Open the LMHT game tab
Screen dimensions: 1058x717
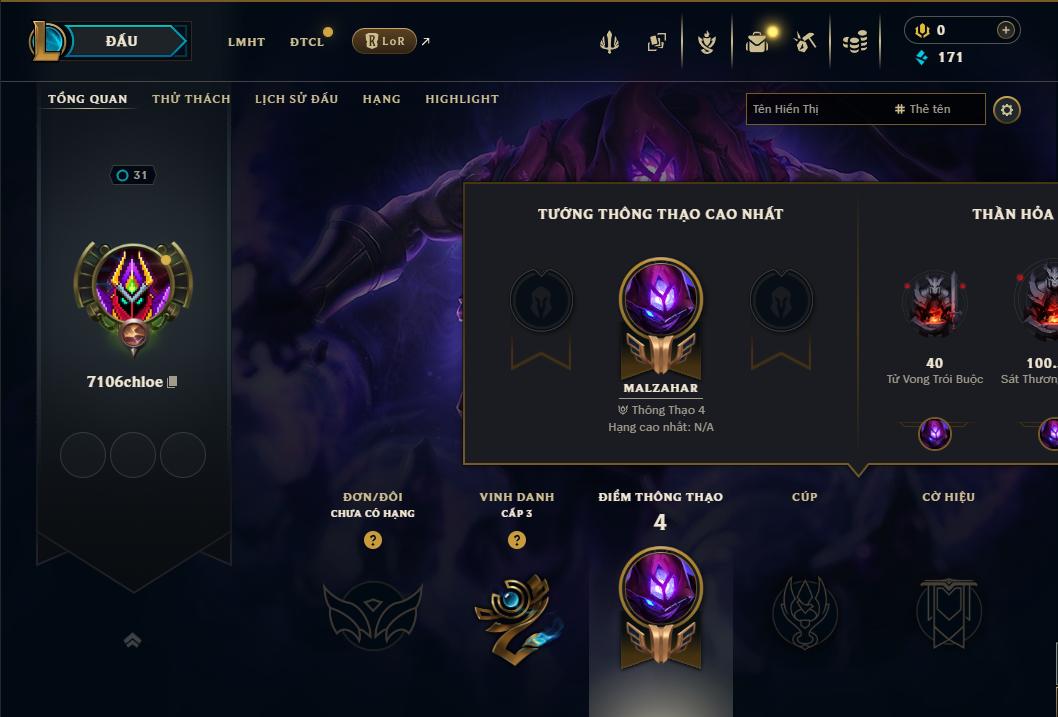tap(246, 42)
